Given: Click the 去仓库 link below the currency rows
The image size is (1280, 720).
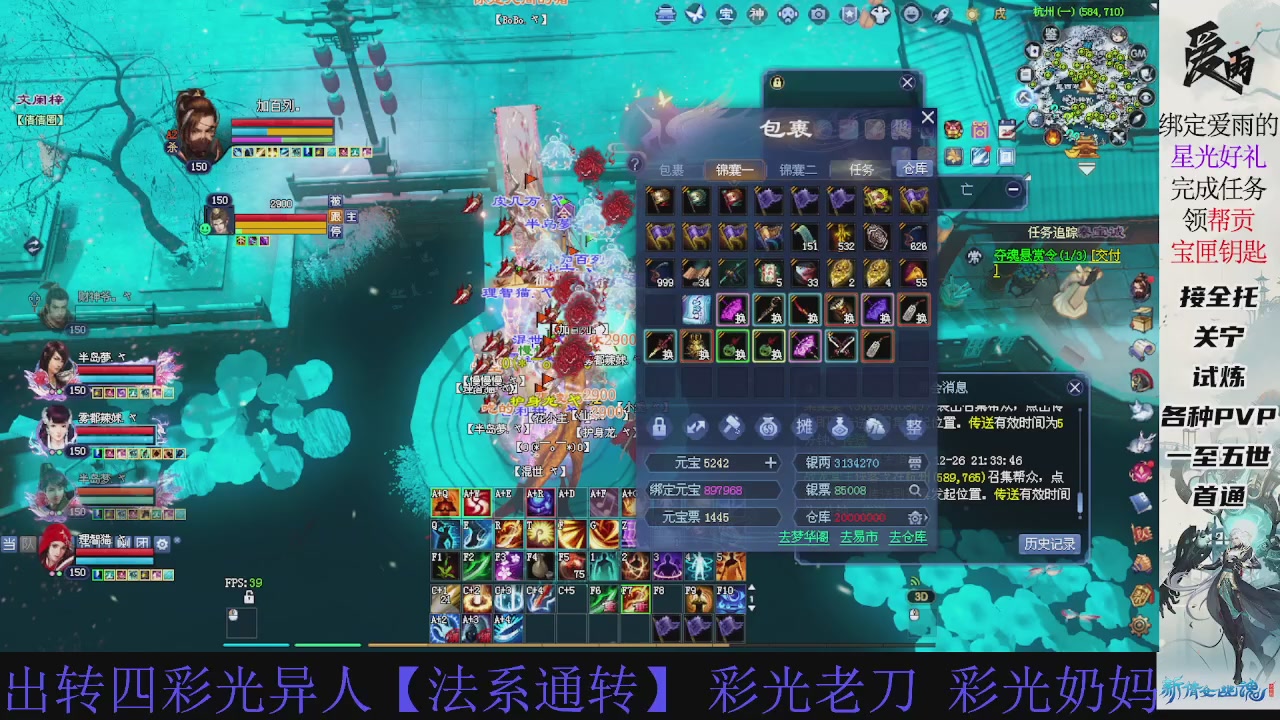Looking at the screenshot, I should (907, 537).
